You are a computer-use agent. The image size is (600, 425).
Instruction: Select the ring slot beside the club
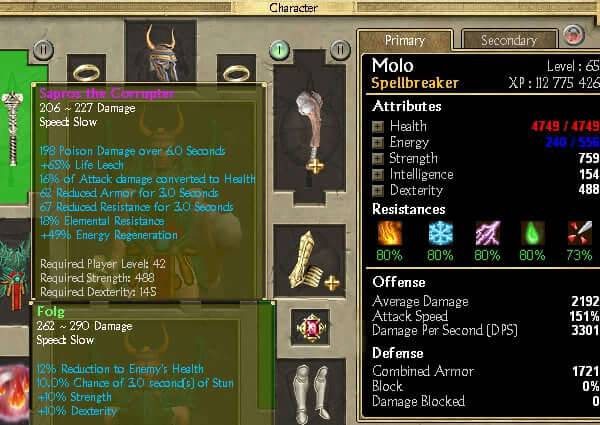pyautogui.click(x=238, y=72)
